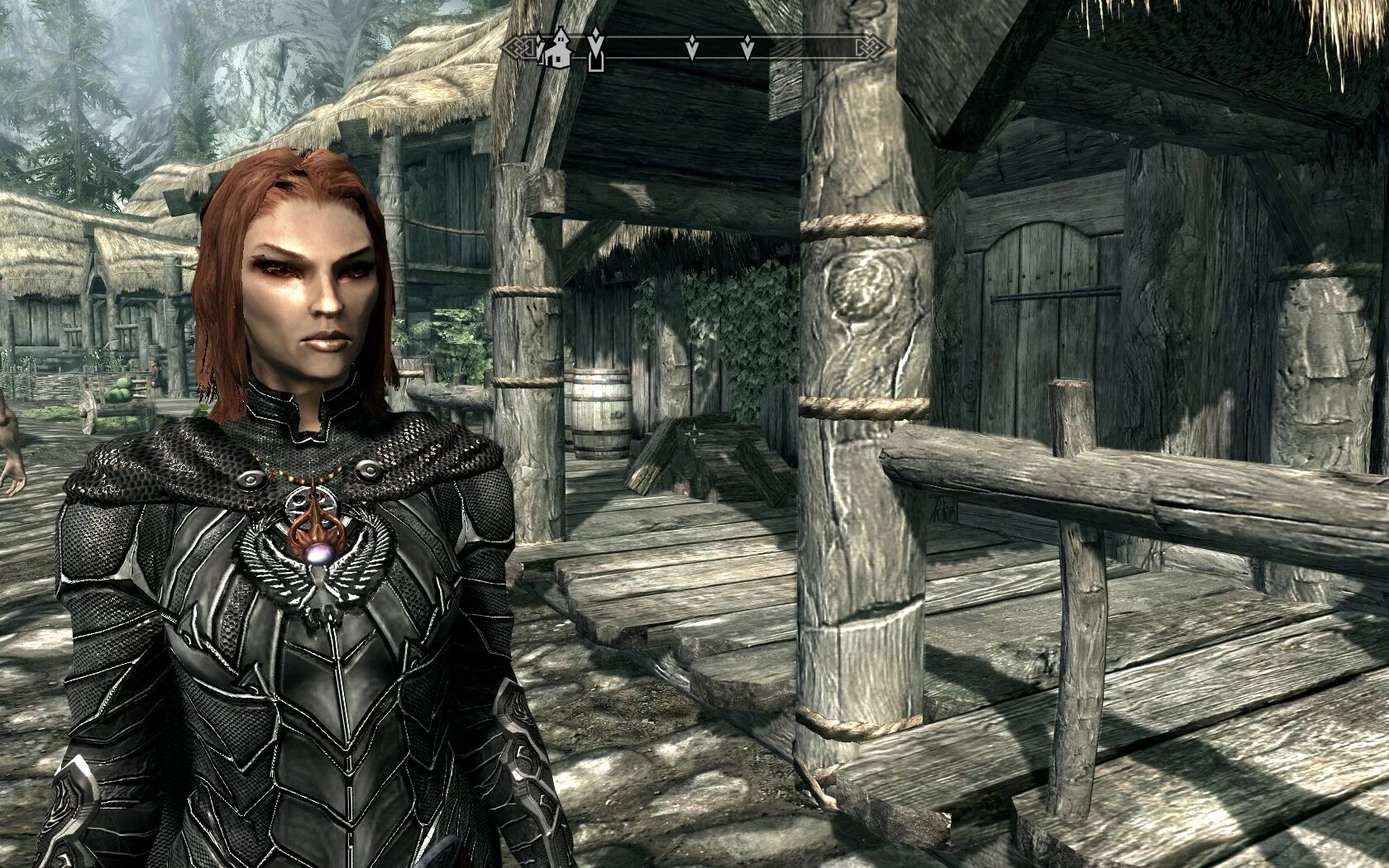
Task: Select the quest marker with the door symbol
Action: pos(594,51)
